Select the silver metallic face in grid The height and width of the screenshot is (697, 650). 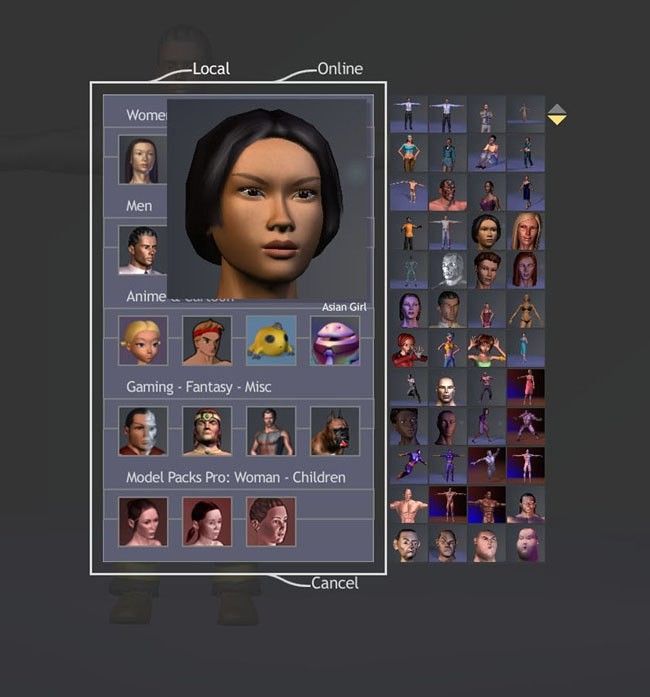pos(448,270)
